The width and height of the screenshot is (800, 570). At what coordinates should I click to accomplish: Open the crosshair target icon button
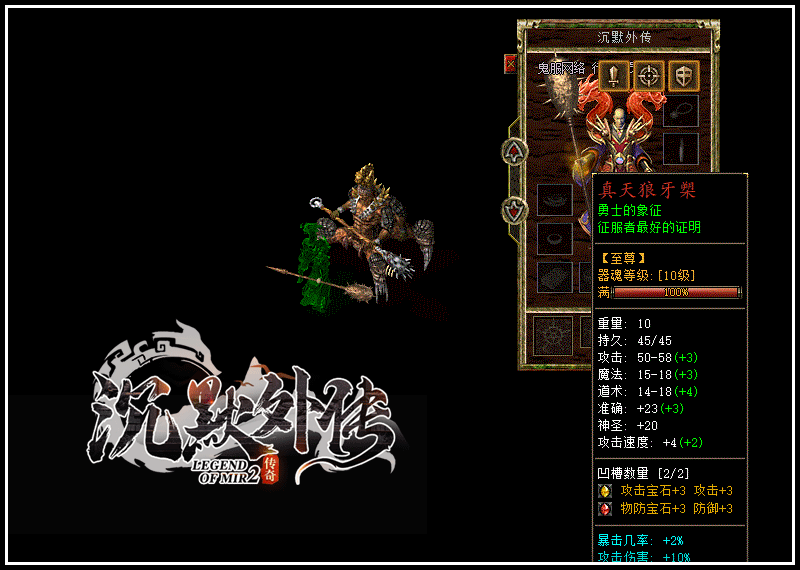(650, 76)
